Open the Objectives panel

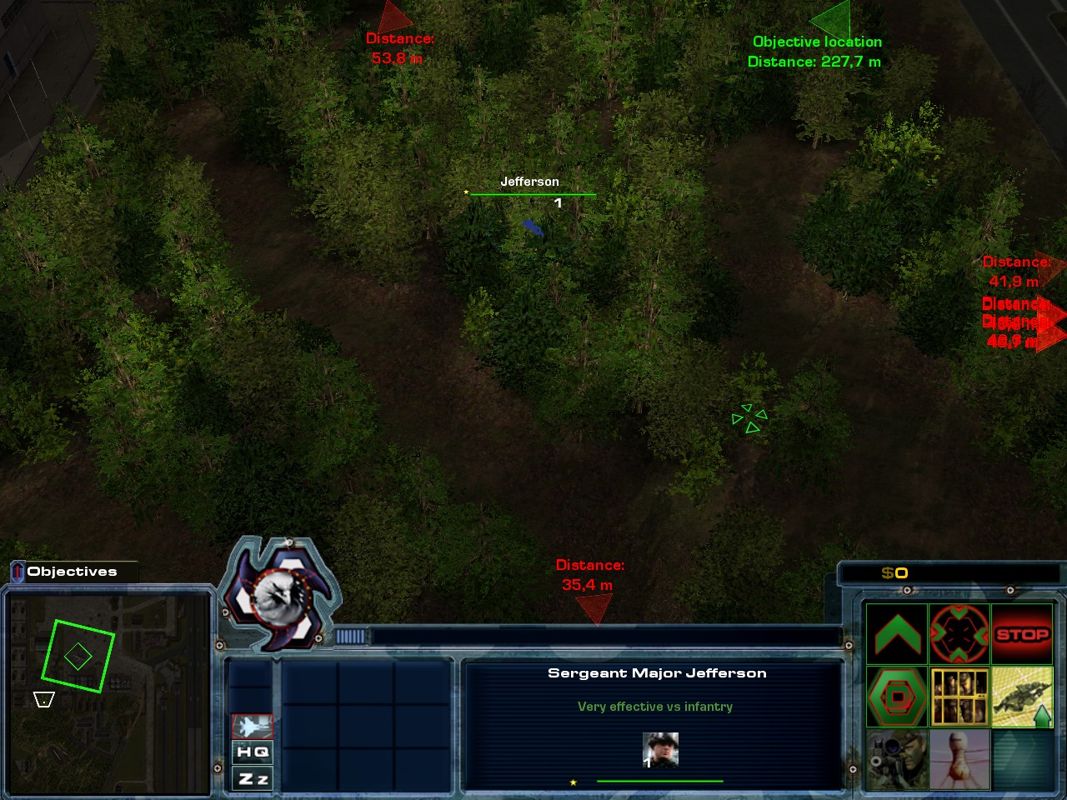[x=70, y=572]
